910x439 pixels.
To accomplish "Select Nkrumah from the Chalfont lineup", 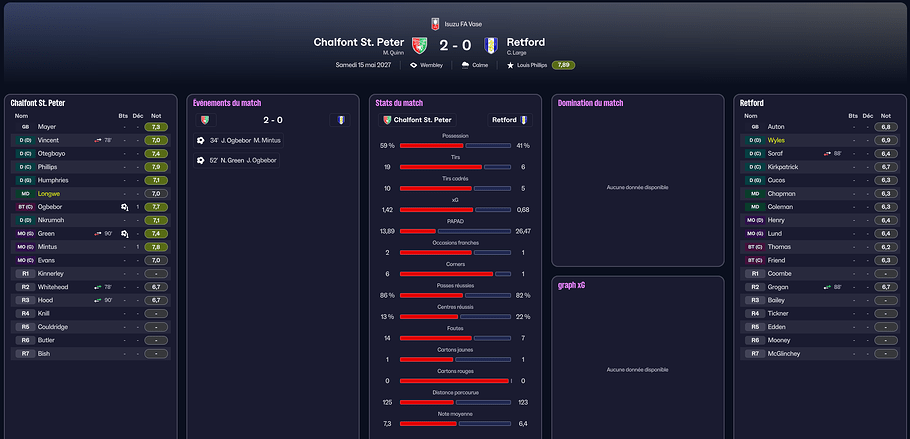I will (51, 220).
